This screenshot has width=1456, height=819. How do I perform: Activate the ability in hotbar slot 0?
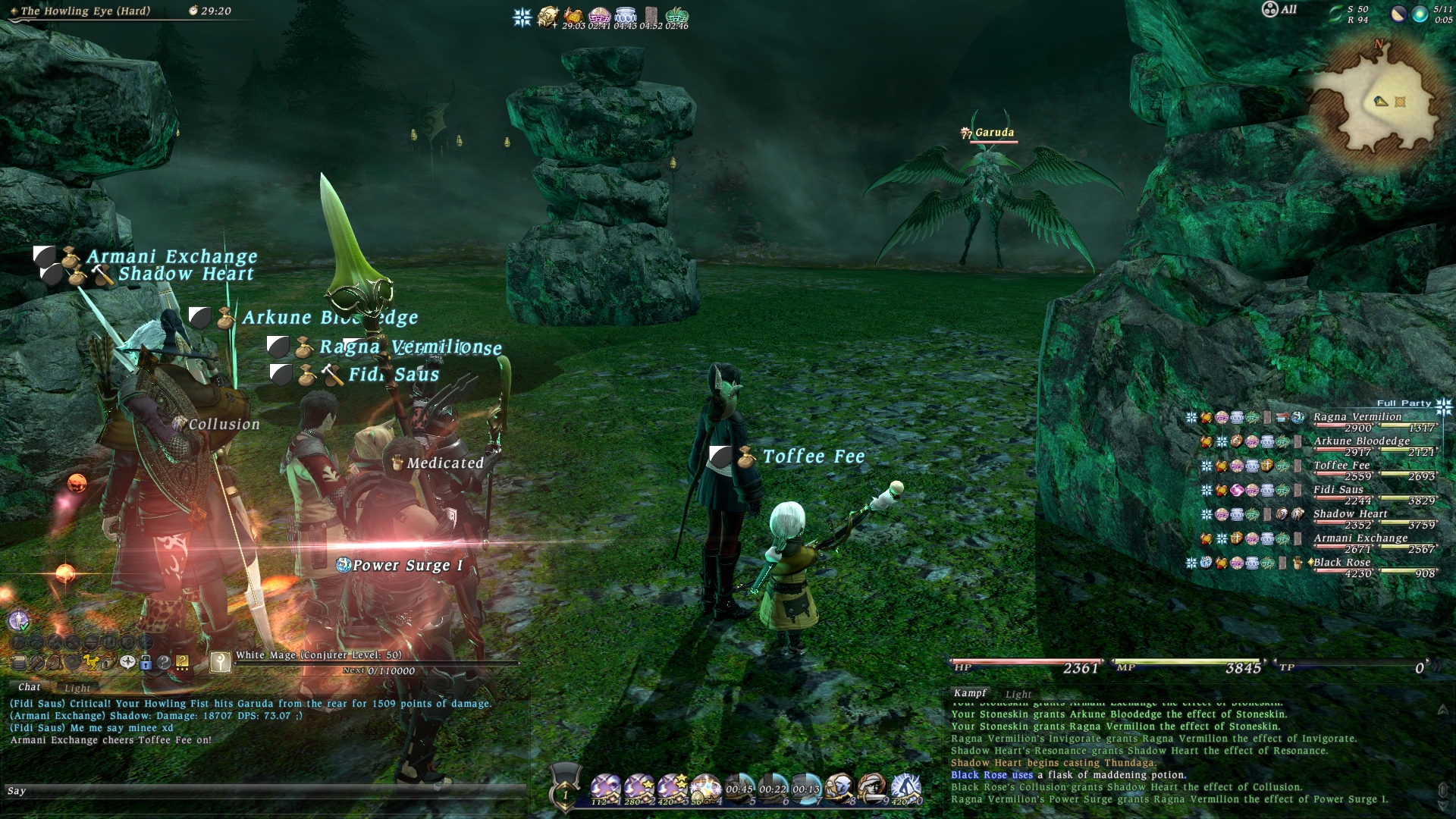[x=905, y=789]
